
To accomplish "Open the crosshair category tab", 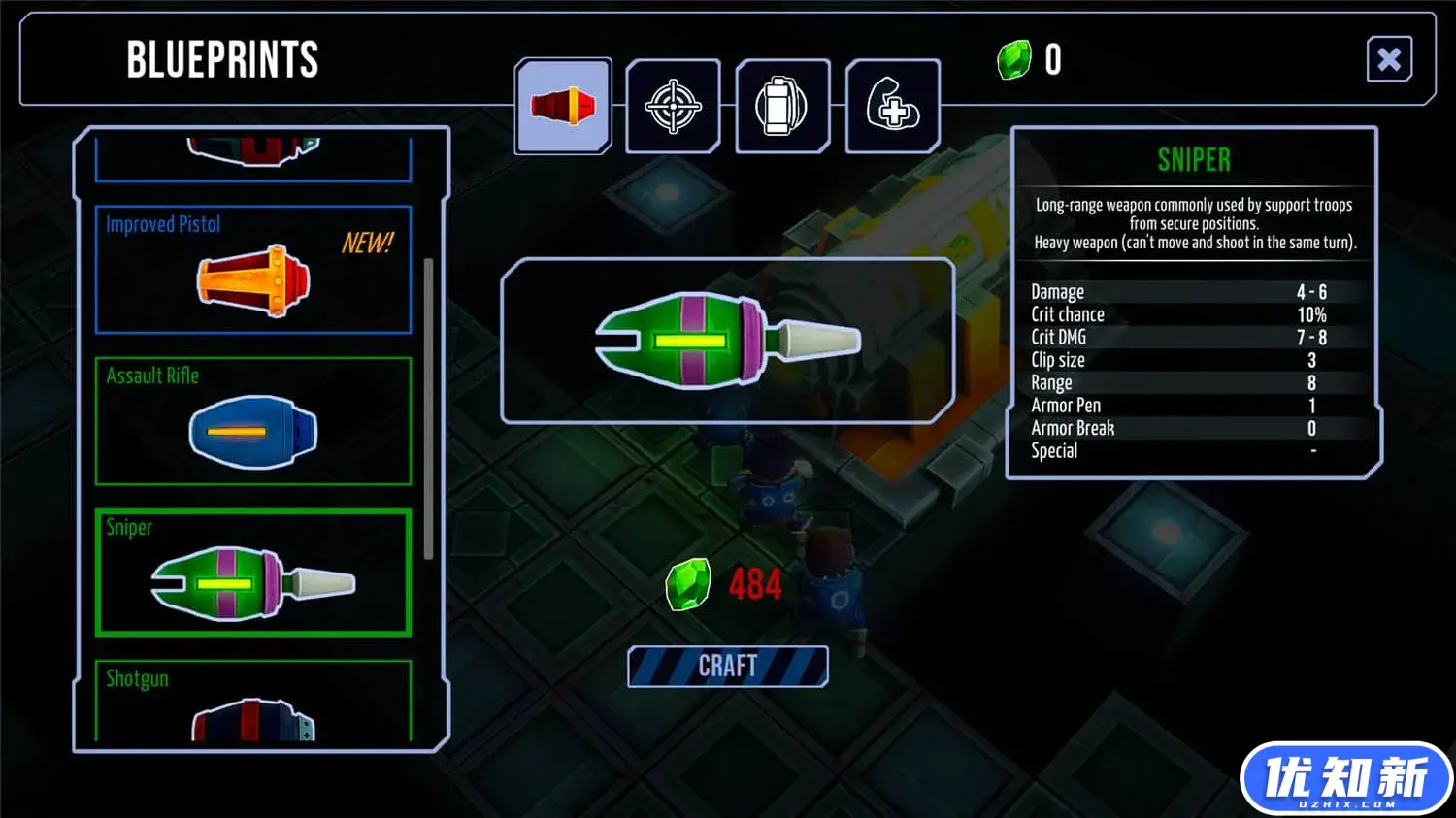I will 673,106.
